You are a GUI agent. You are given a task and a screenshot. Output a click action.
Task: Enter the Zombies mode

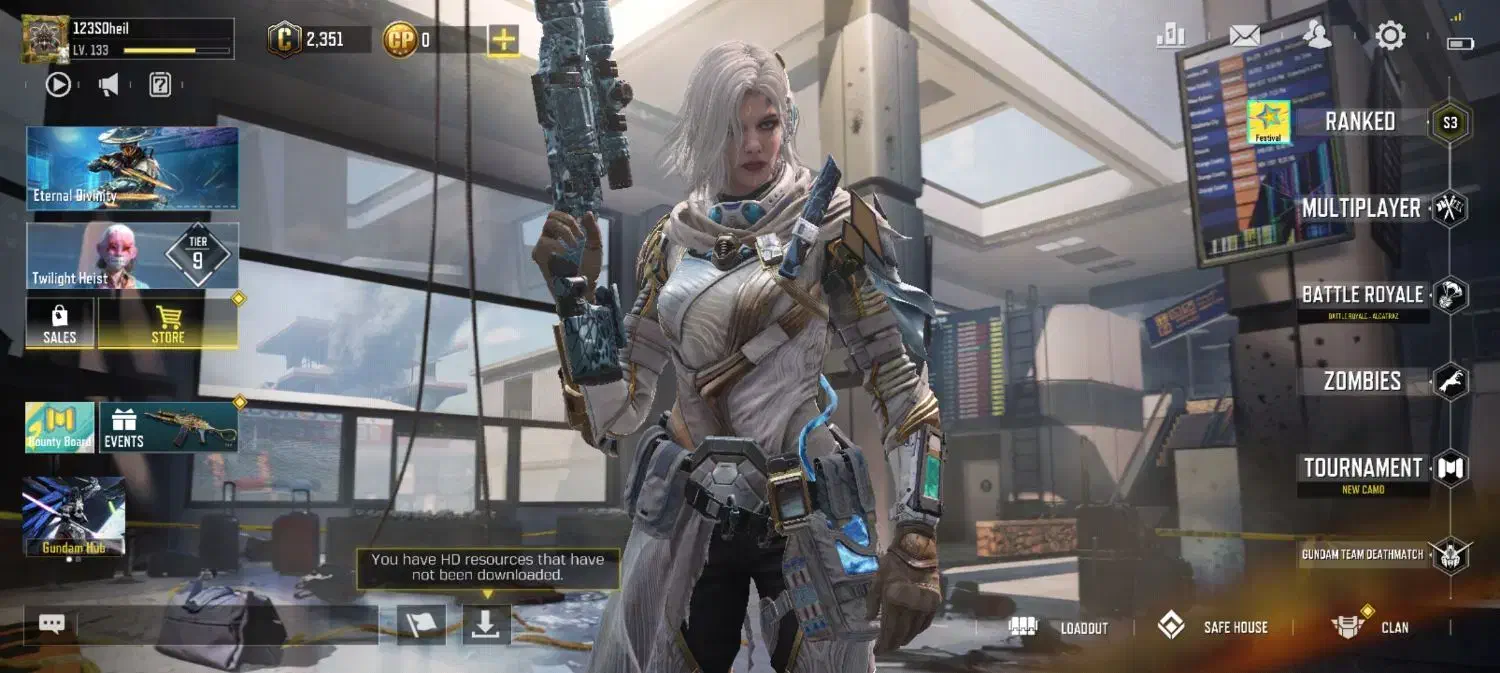1362,381
